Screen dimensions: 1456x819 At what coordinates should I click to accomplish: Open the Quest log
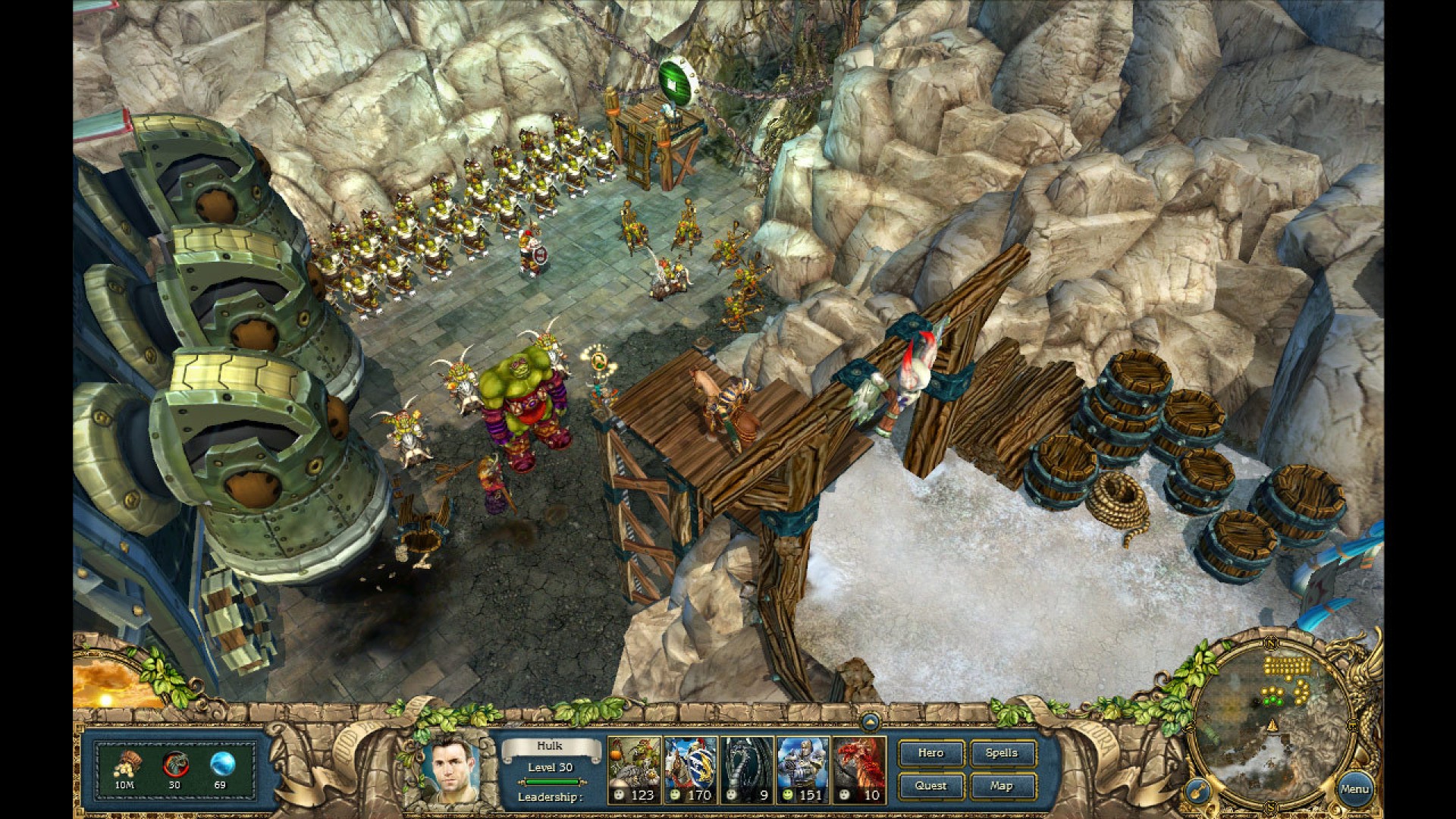click(x=930, y=786)
